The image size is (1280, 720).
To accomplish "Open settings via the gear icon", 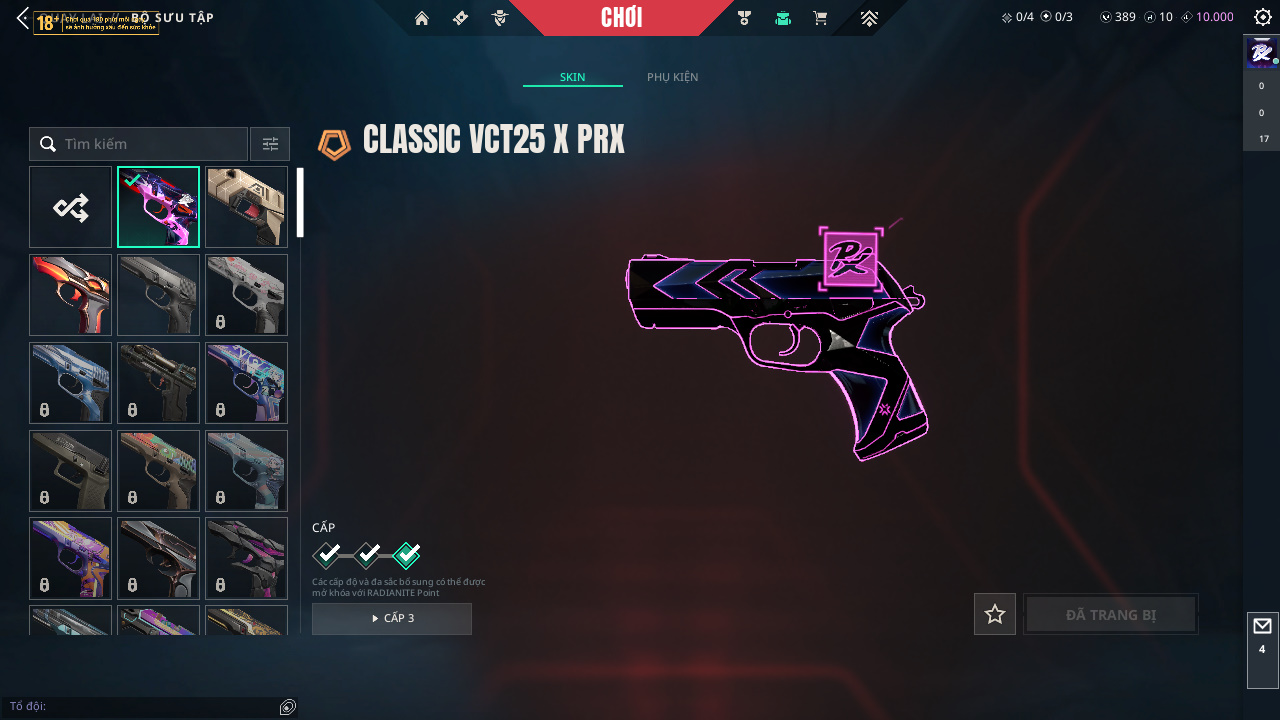I will pos(1263,17).
